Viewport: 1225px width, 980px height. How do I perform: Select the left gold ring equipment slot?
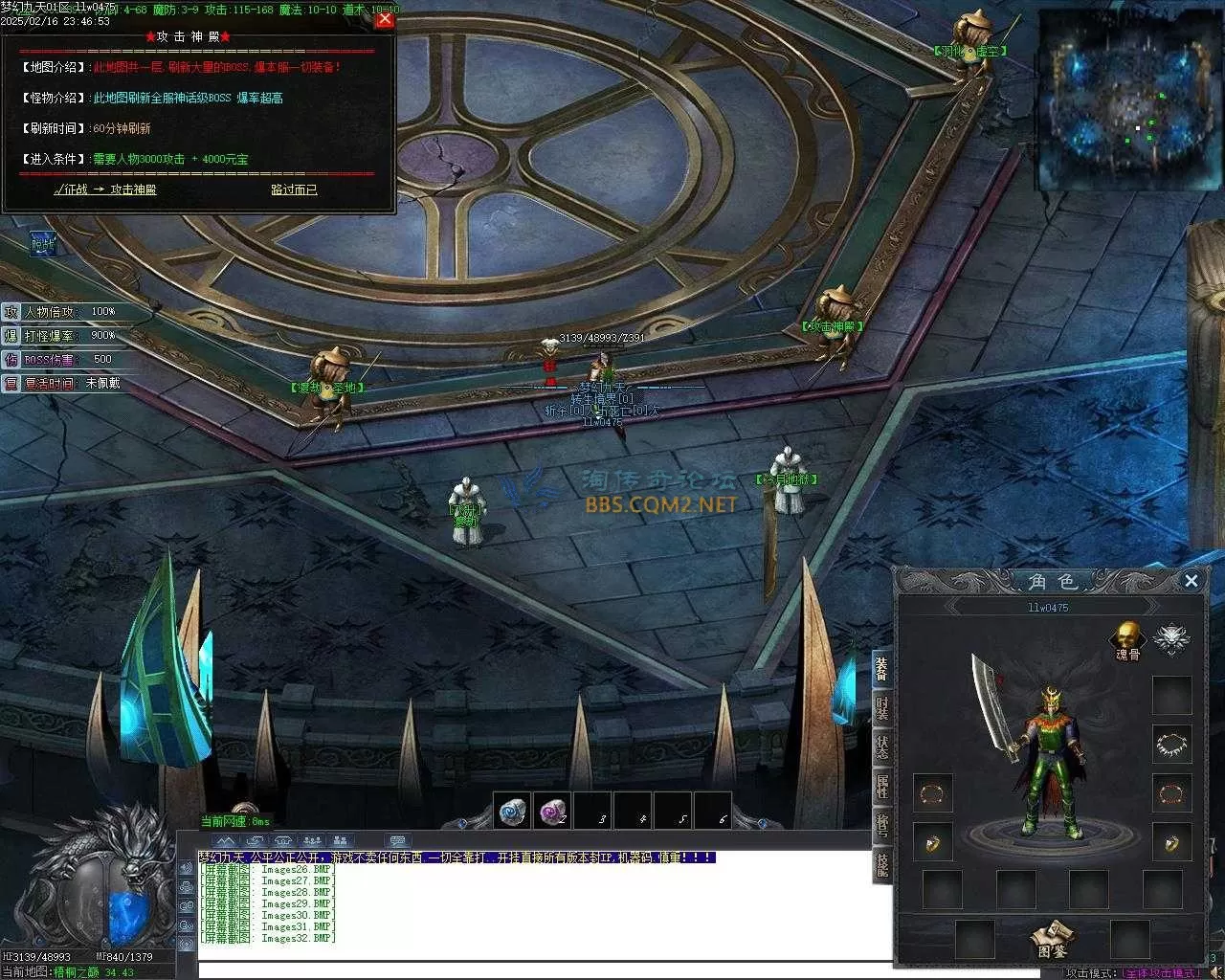pyautogui.click(x=932, y=841)
